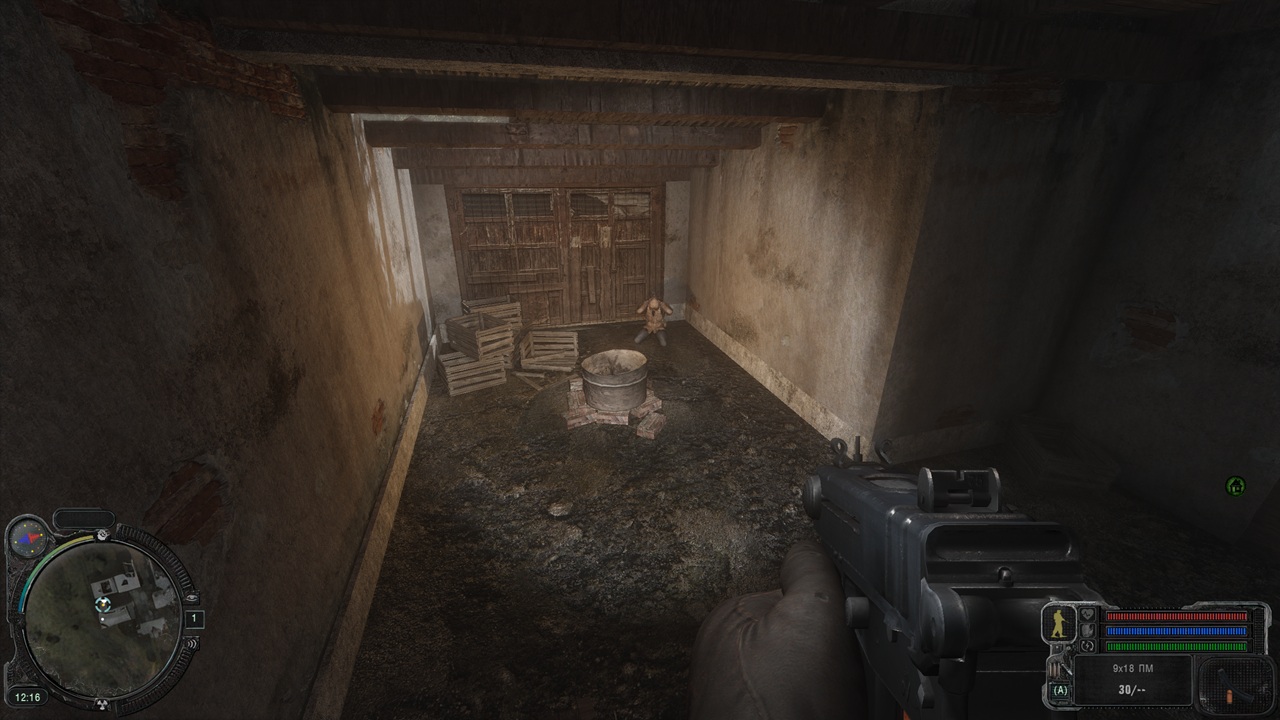Click the heart health icon
This screenshot has width=1280, height=720.
(x=1088, y=616)
